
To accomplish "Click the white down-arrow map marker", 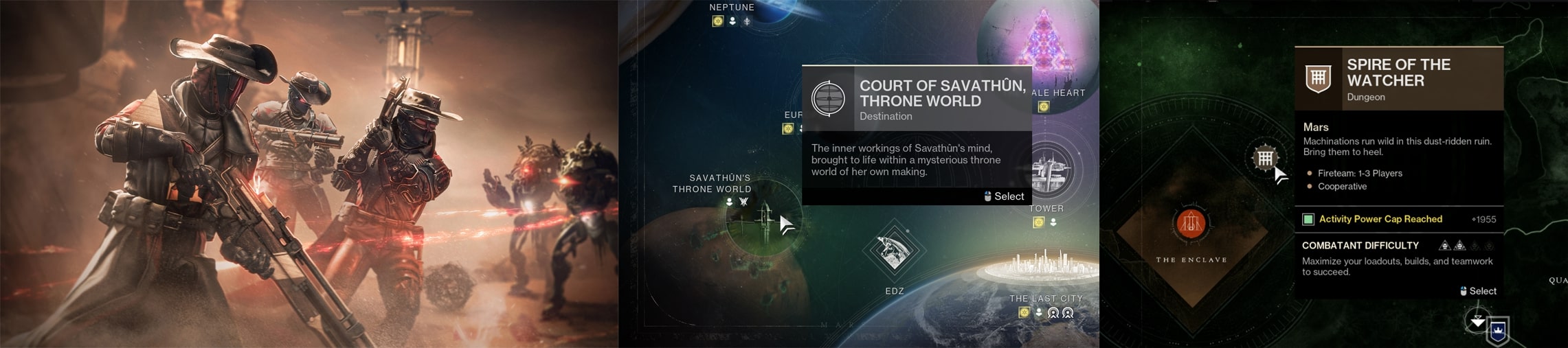I will tap(1477, 321).
